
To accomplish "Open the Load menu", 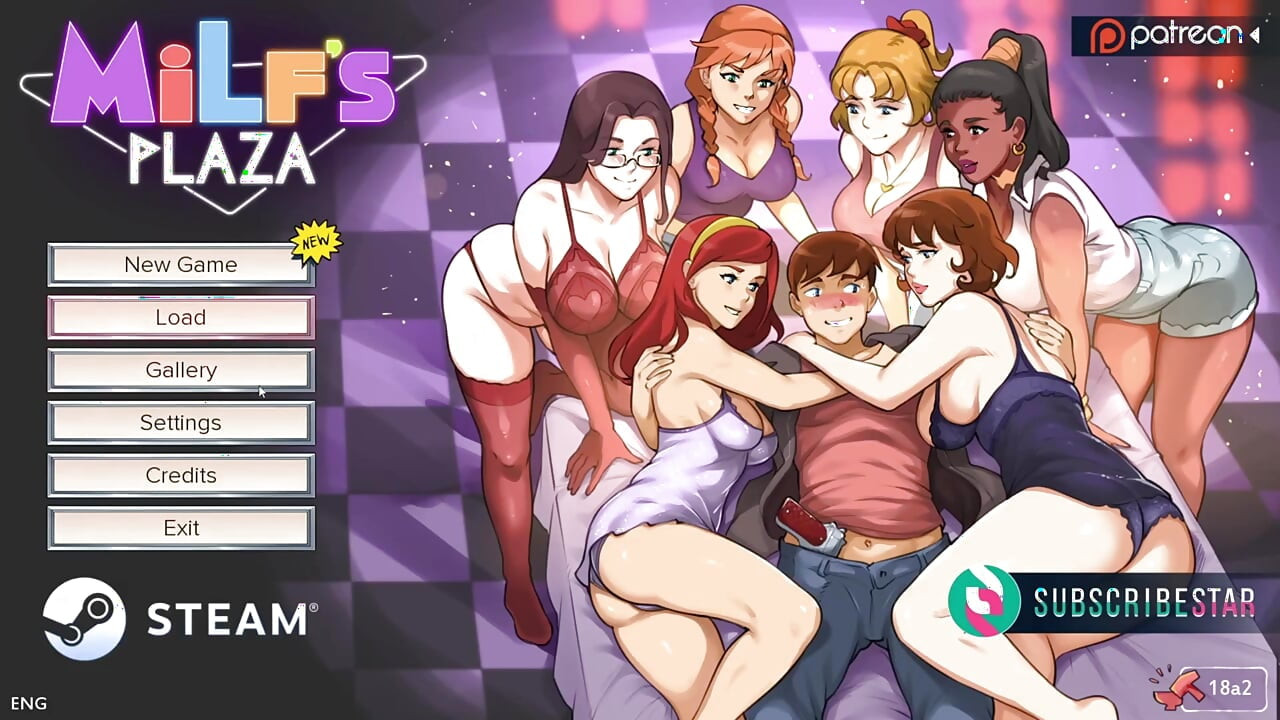I will pyautogui.click(x=180, y=317).
